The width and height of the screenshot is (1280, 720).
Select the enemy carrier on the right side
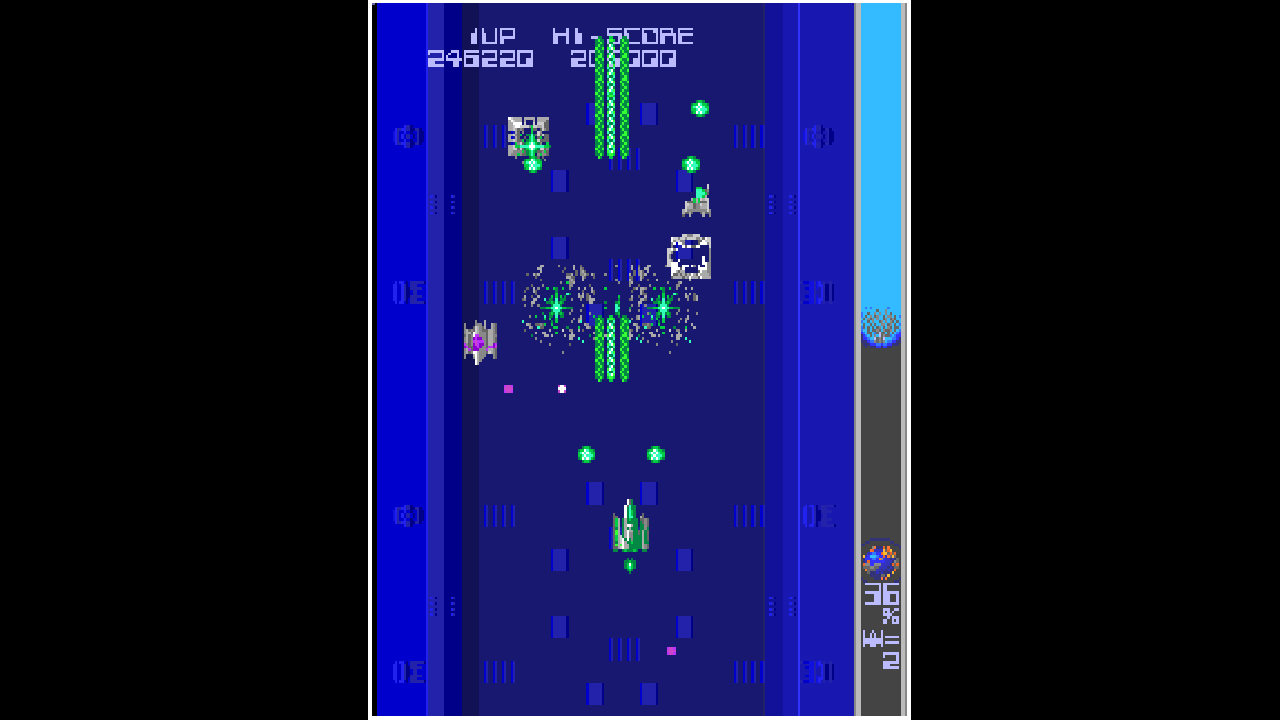[x=690, y=255]
